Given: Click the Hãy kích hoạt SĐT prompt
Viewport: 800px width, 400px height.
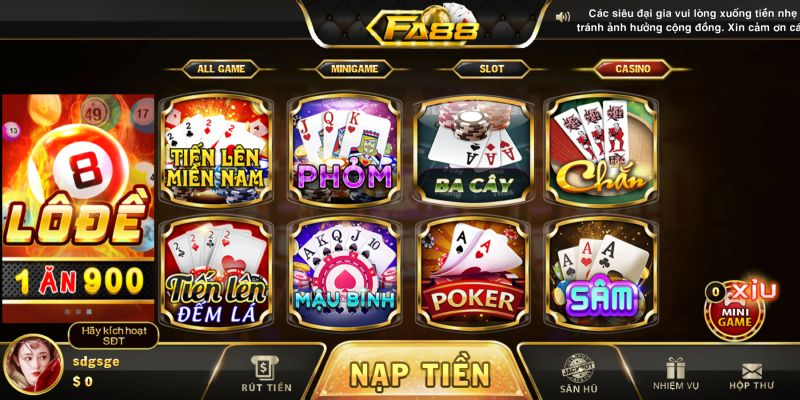Looking at the screenshot, I should point(113,335).
